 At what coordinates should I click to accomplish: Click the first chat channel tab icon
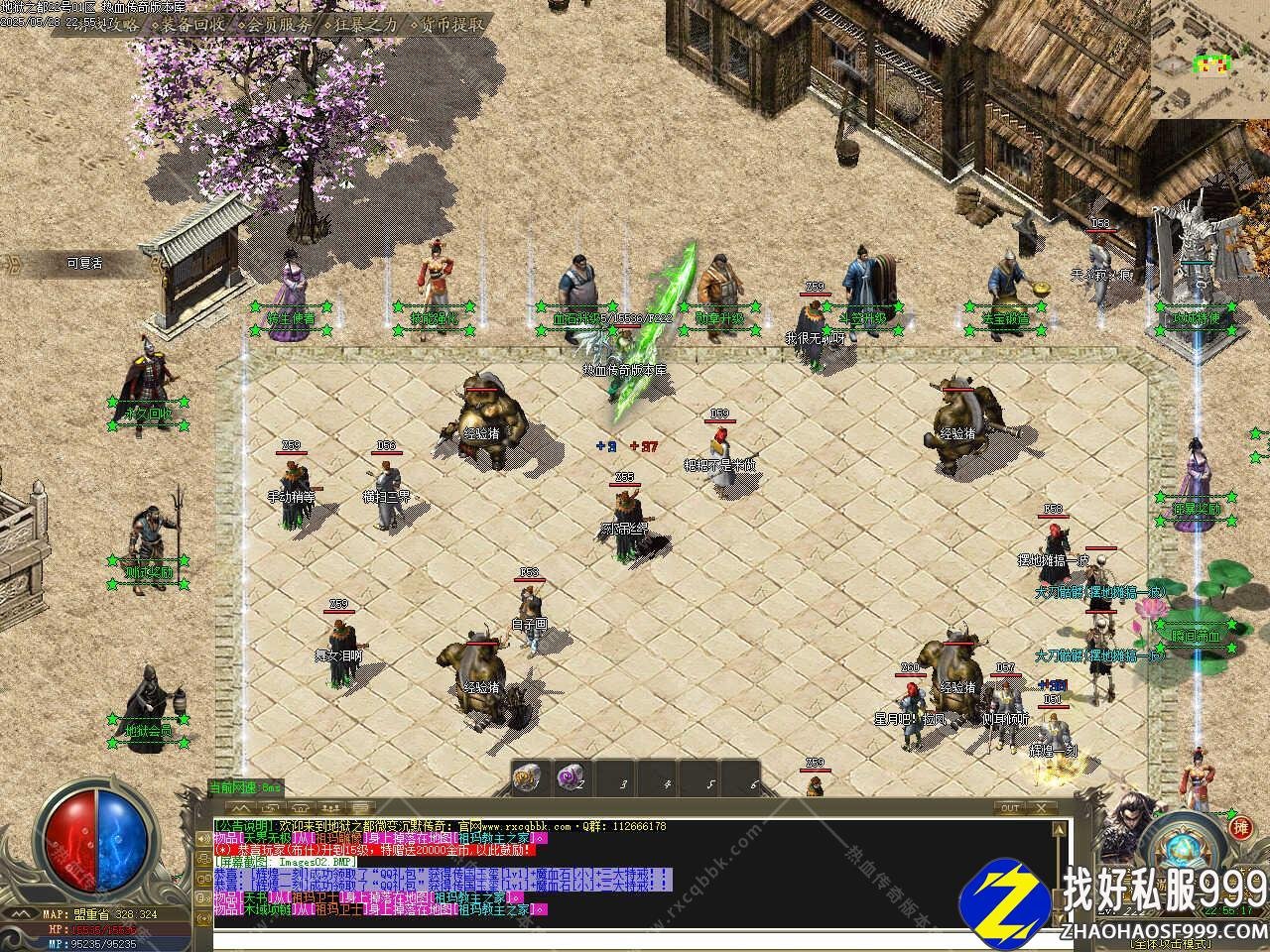coord(241,808)
